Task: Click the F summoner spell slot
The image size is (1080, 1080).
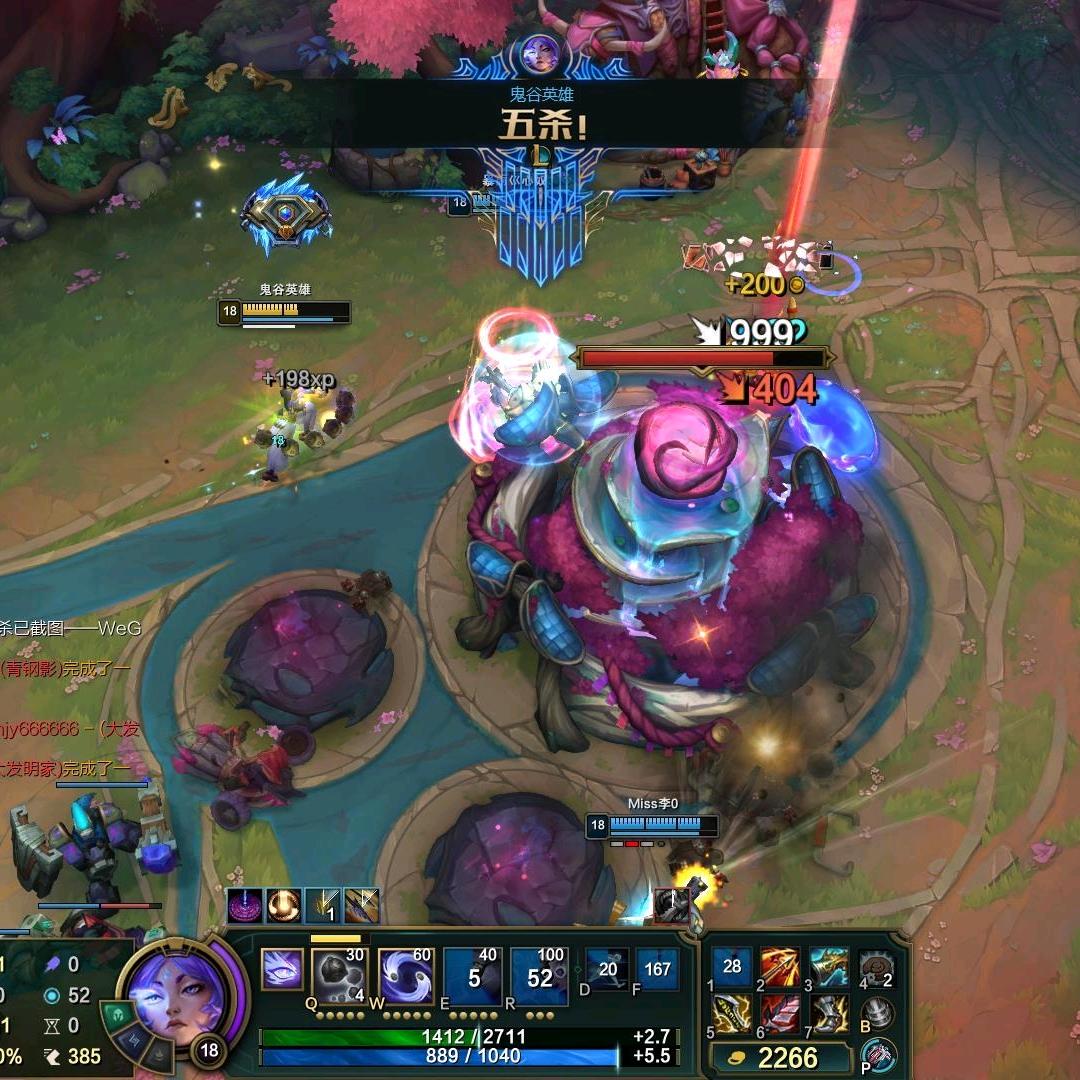Action: click(657, 969)
